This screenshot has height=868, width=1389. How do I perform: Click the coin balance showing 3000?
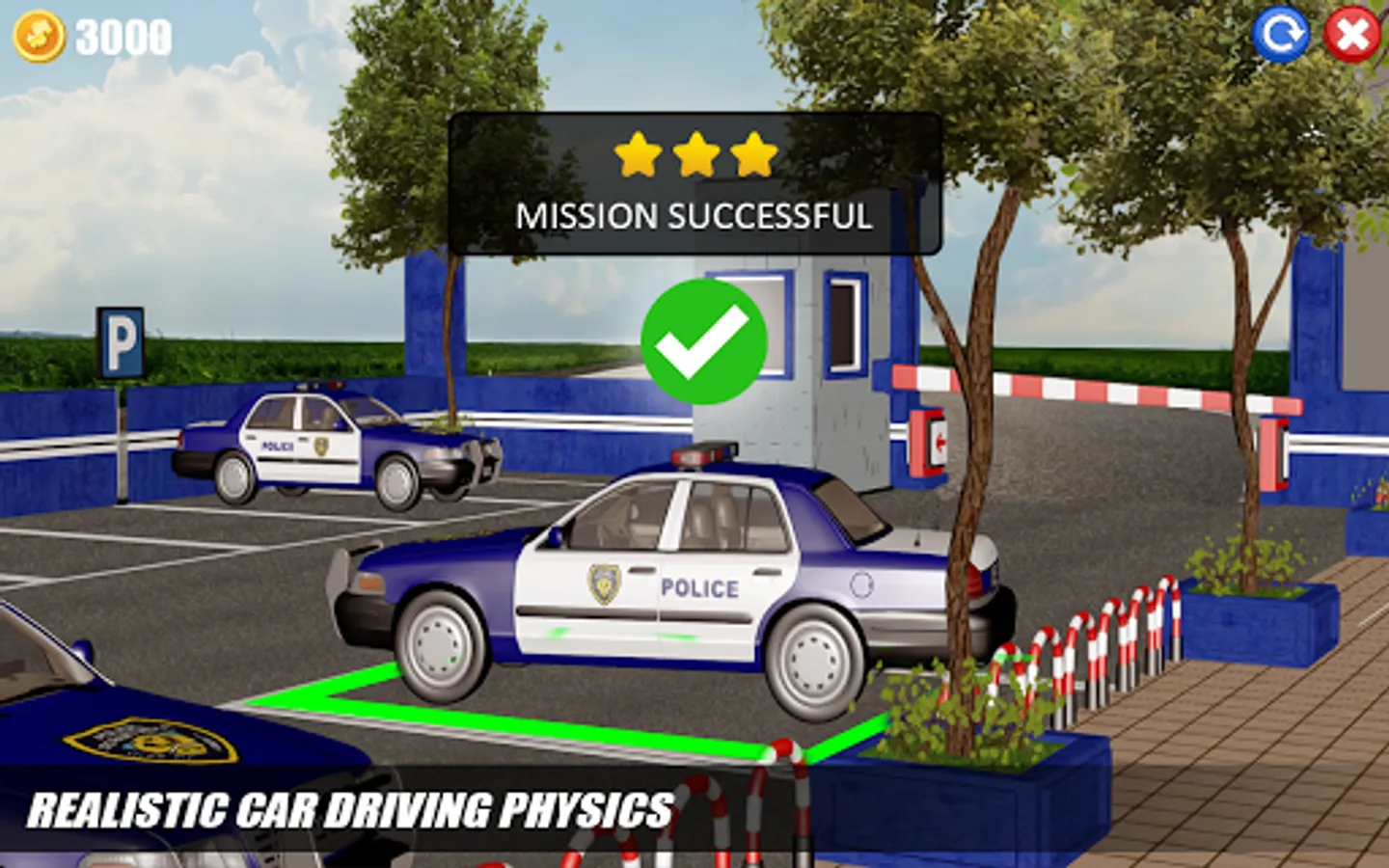(x=123, y=37)
